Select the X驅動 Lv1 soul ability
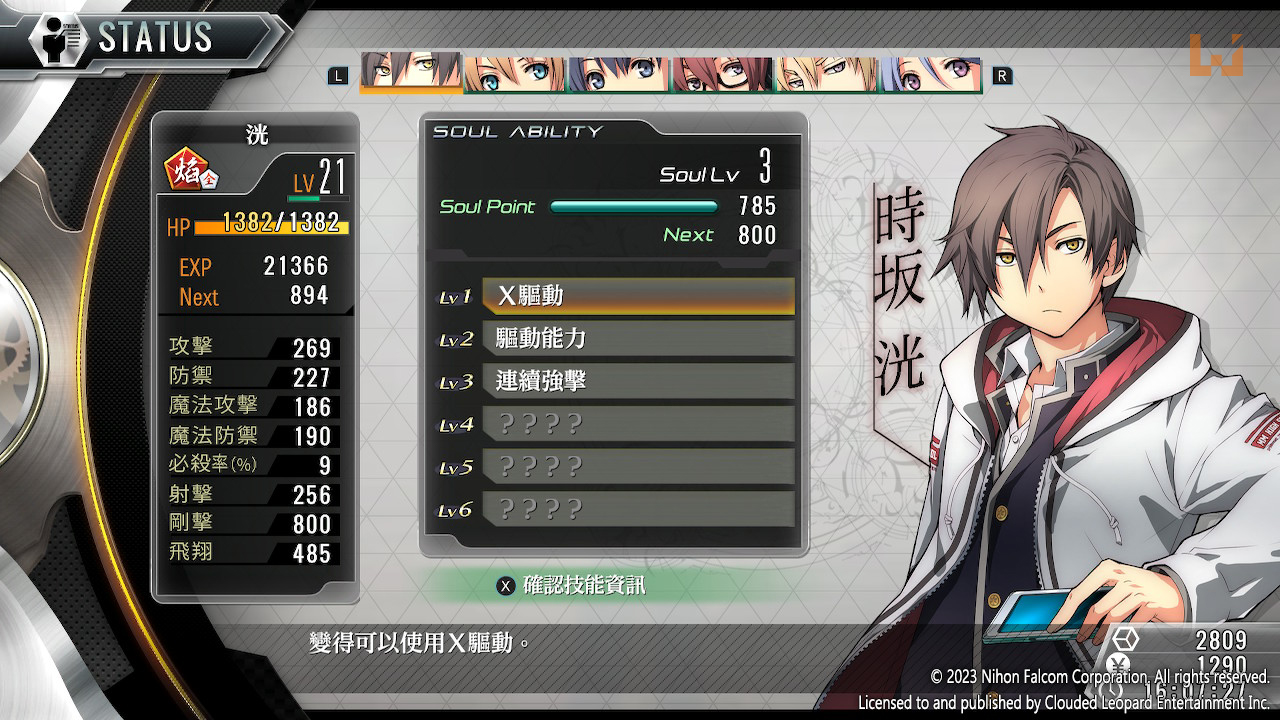 [x=638, y=296]
